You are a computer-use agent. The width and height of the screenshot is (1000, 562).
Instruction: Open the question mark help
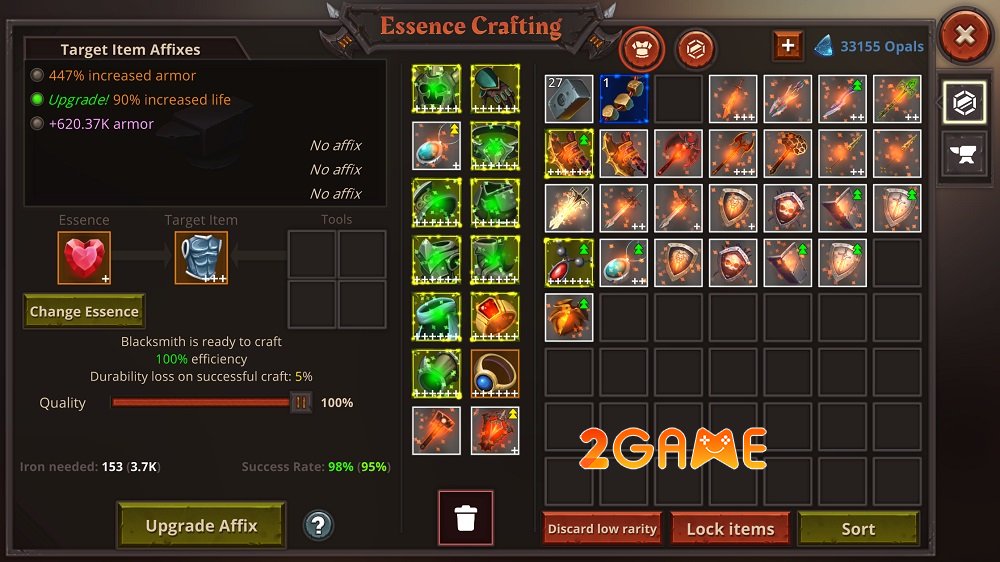318,525
